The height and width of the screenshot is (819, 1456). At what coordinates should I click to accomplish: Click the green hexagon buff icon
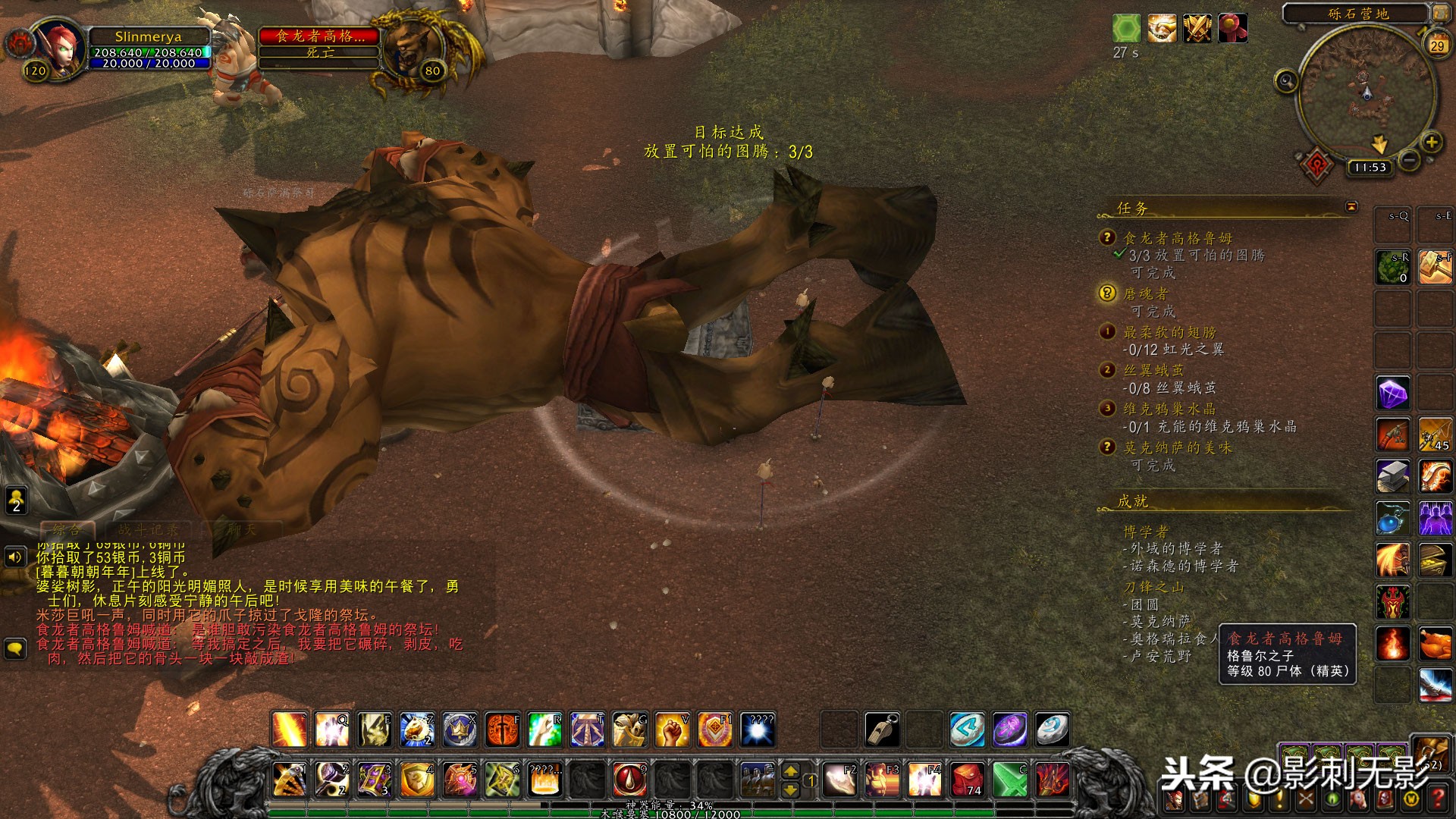1126,29
